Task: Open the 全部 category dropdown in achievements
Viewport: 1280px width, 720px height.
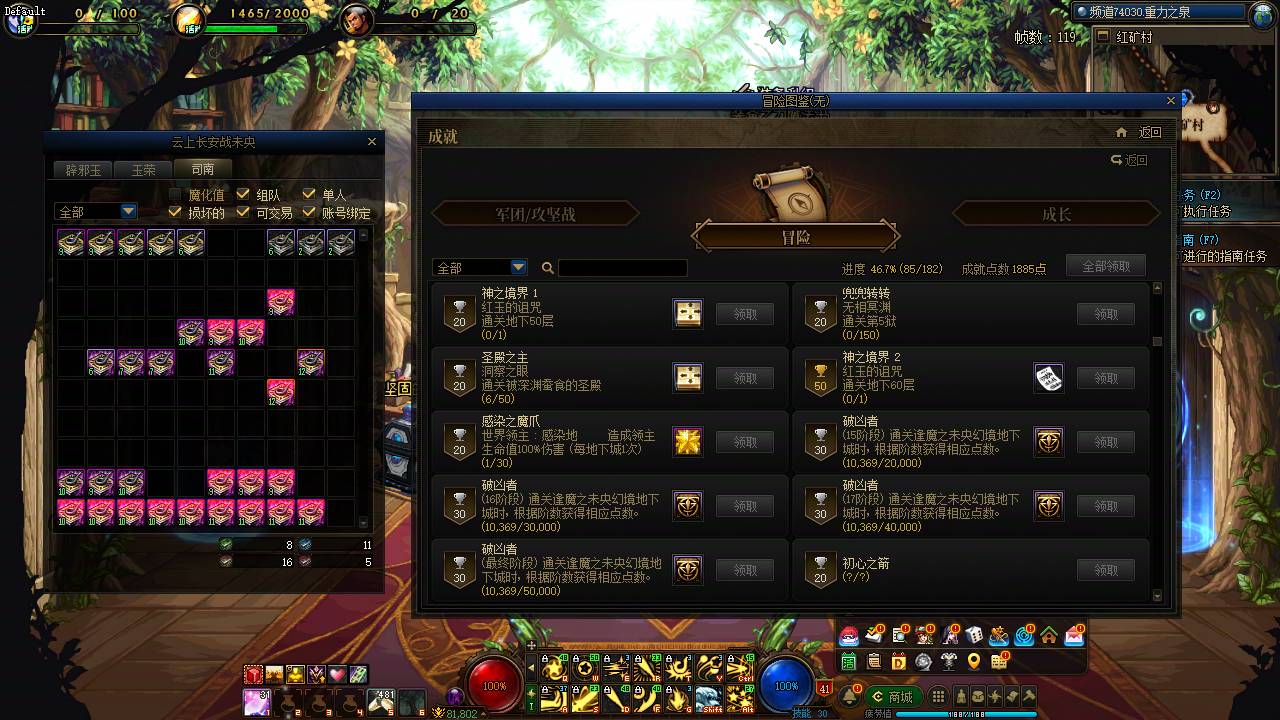Action: pyautogui.click(x=479, y=267)
